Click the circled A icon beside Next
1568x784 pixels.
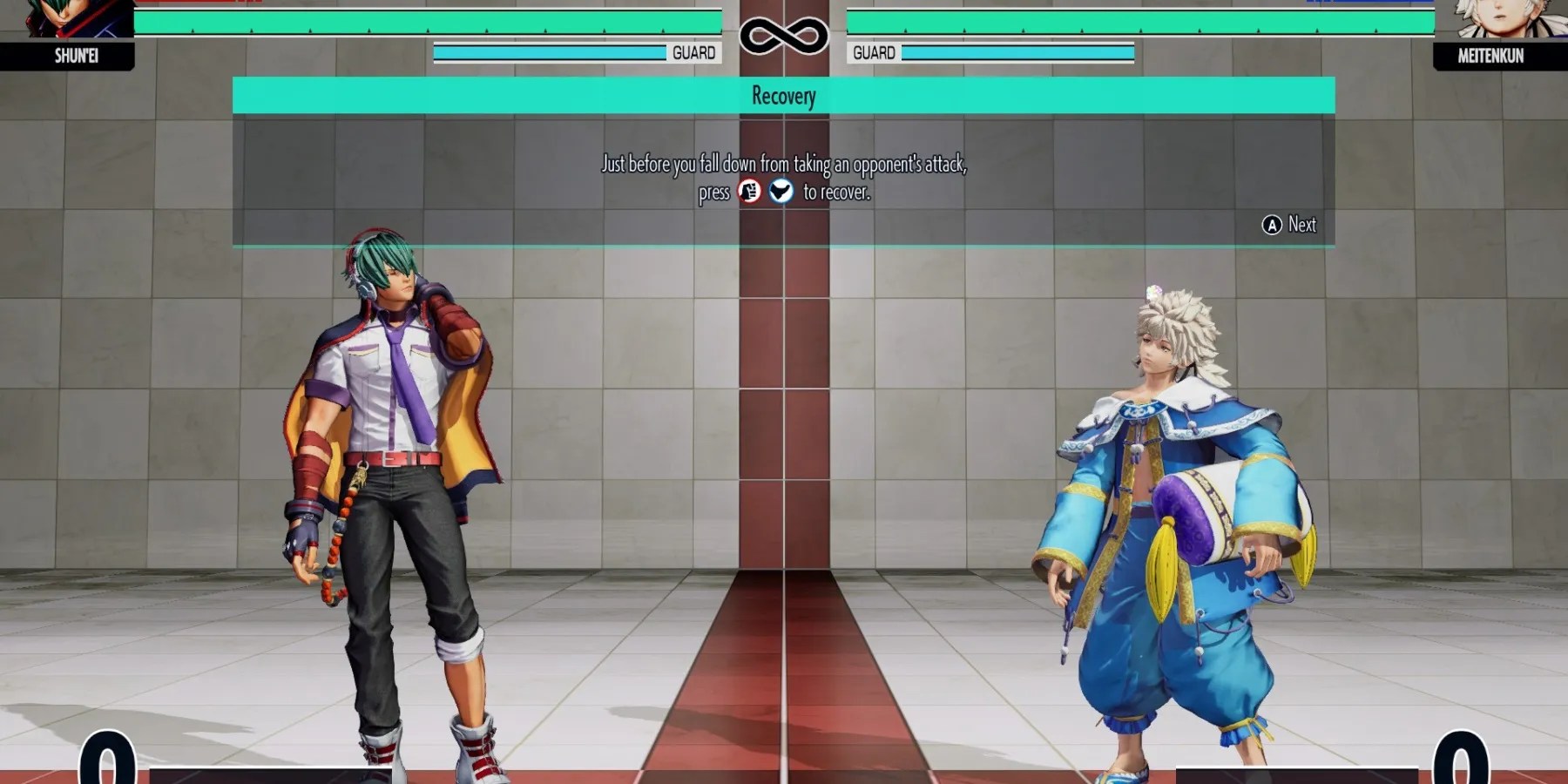[x=1272, y=225]
